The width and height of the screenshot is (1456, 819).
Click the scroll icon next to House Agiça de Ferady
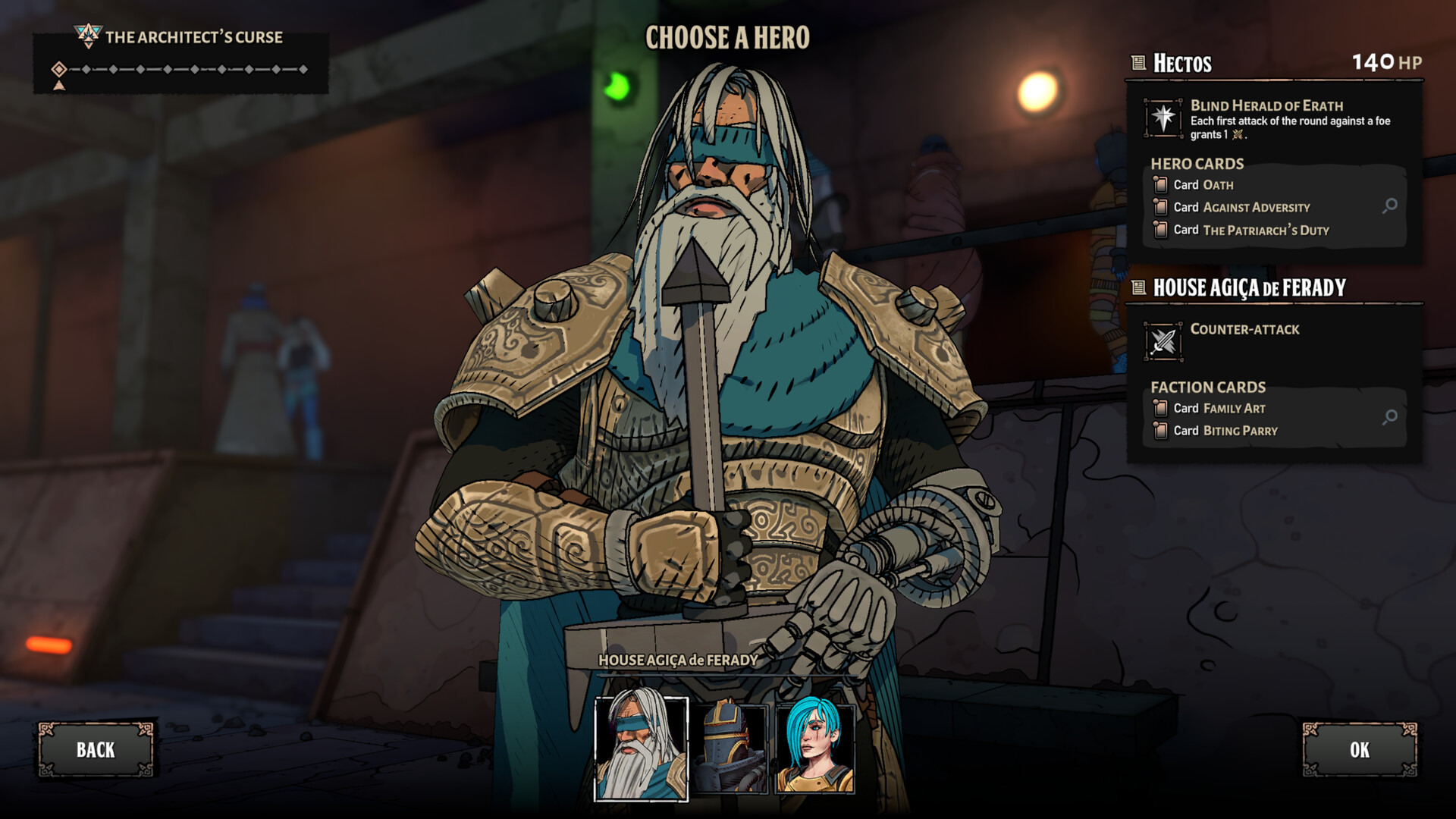1137,287
